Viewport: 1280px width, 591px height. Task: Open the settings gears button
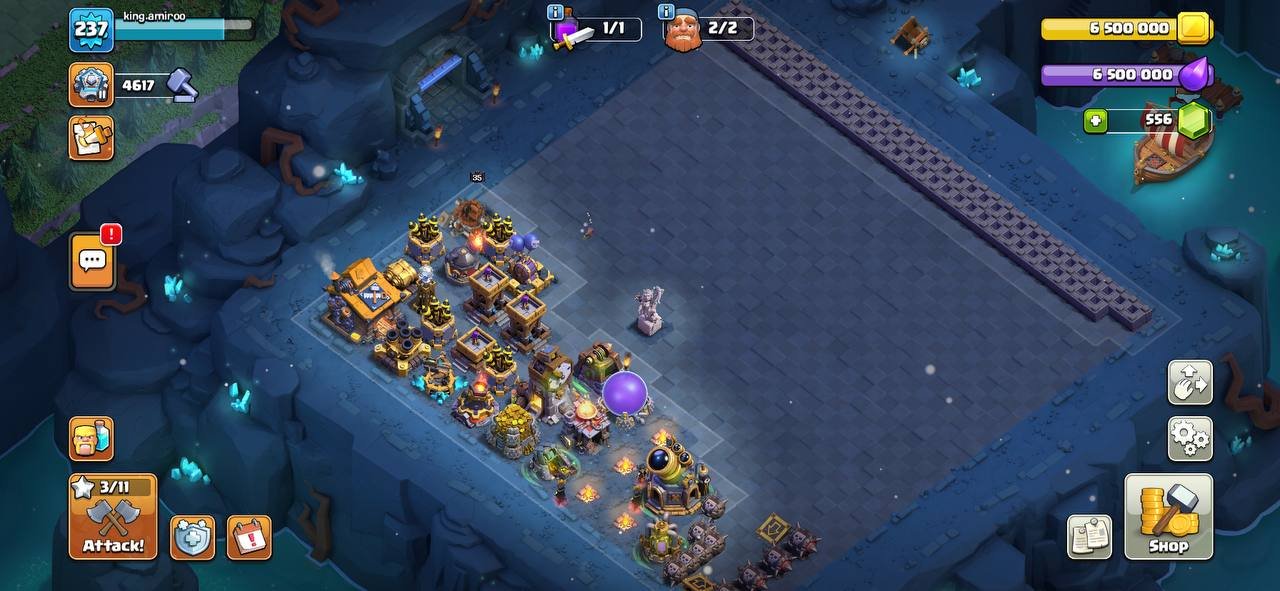coord(1190,438)
